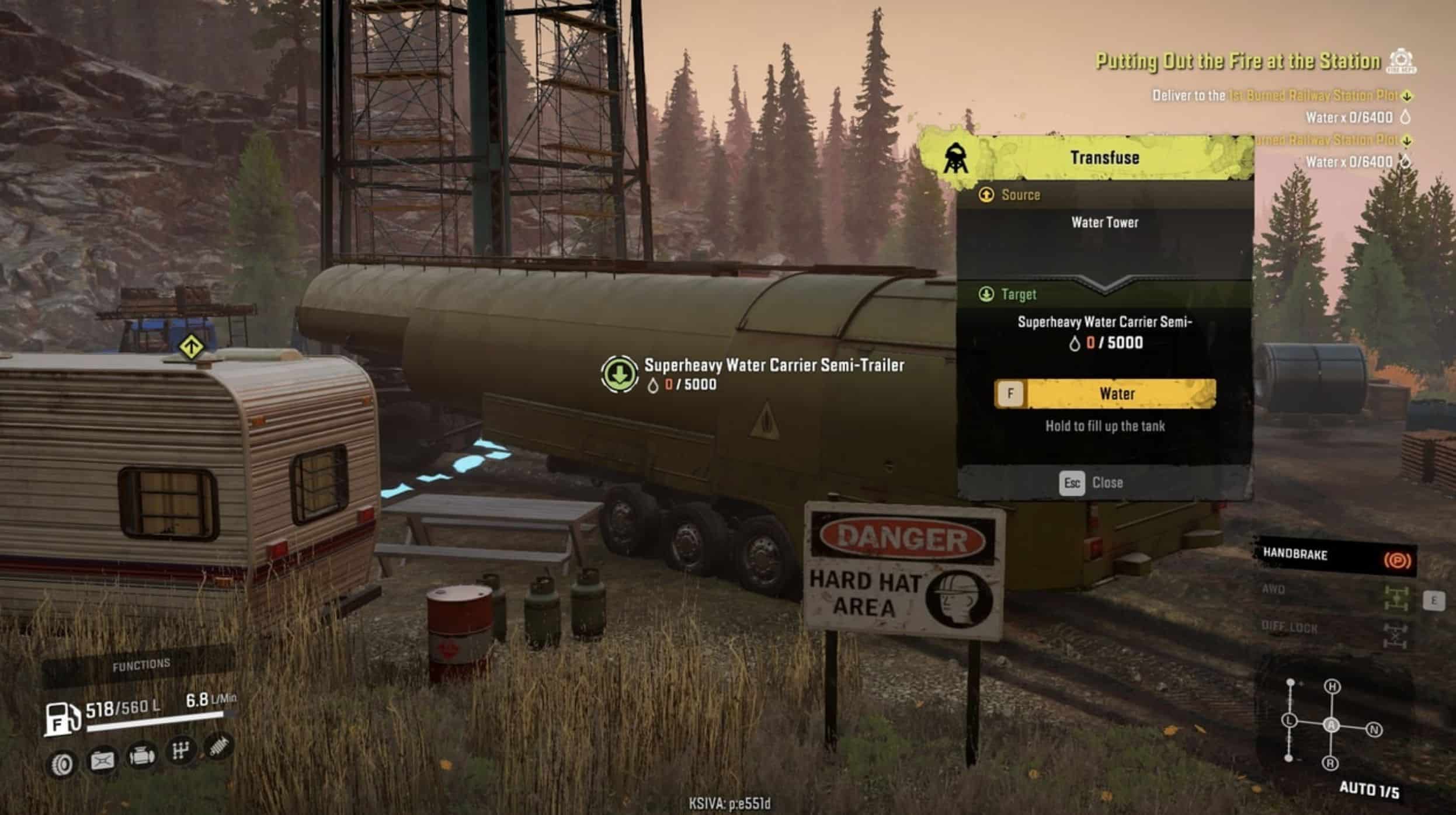
Task: Open the Putting Out the Fire task tracker
Action: click(x=1237, y=62)
